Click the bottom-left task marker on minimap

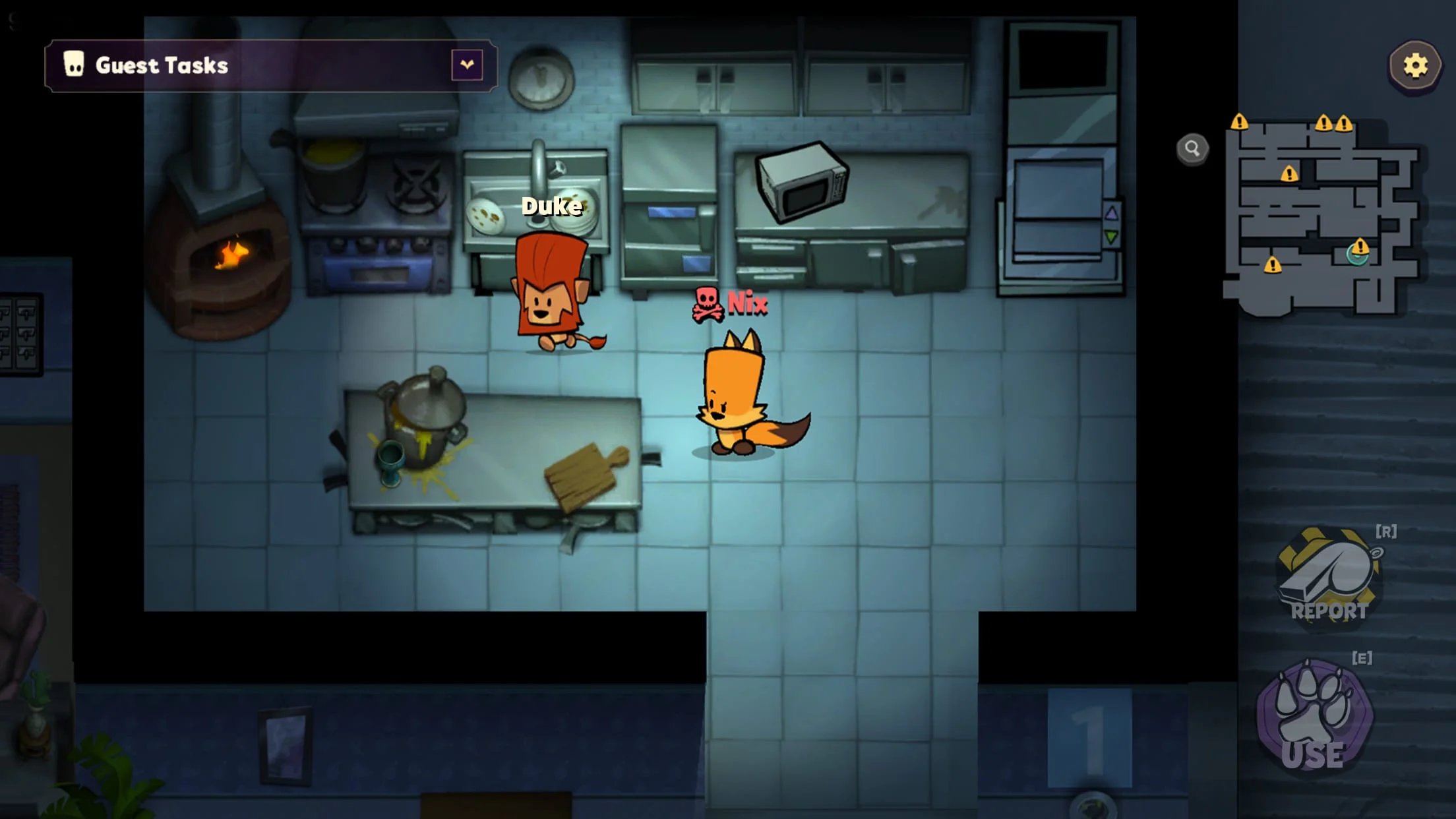pyautogui.click(x=1273, y=264)
